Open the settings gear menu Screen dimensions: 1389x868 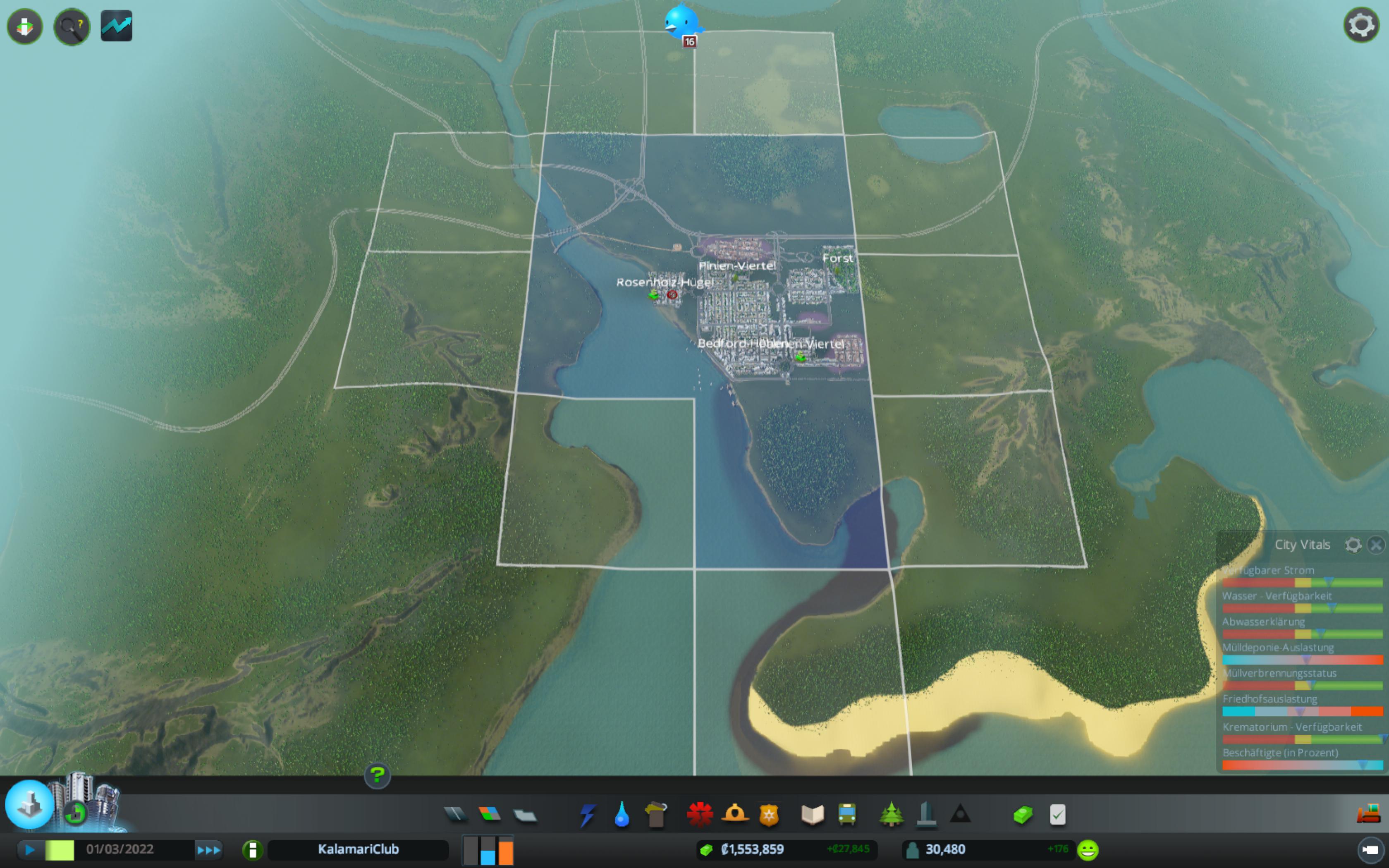(1361, 25)
